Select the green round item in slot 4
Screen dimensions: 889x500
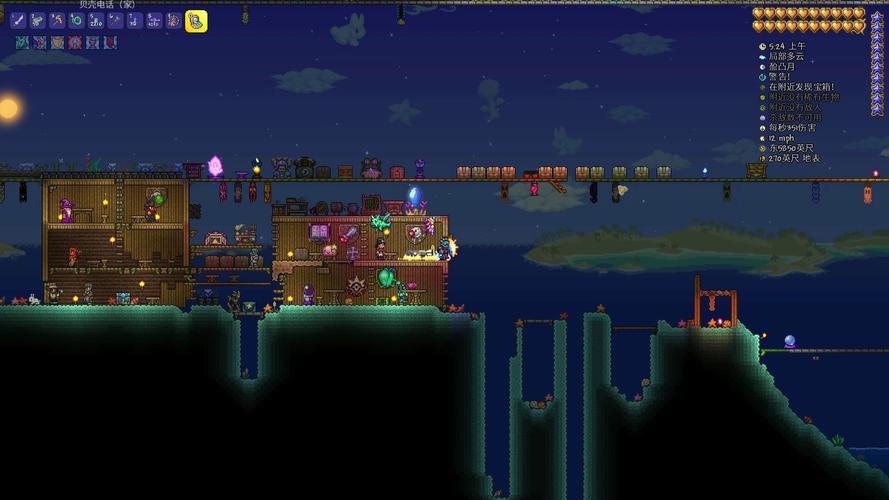[x=76, y=20]
